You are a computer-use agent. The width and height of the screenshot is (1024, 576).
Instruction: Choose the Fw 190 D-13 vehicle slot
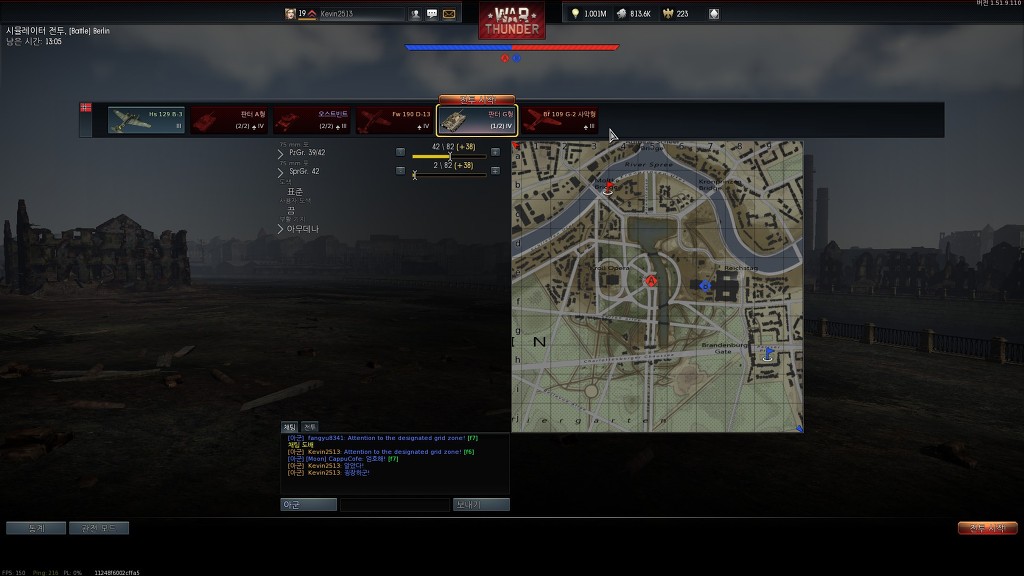(394, 120)
